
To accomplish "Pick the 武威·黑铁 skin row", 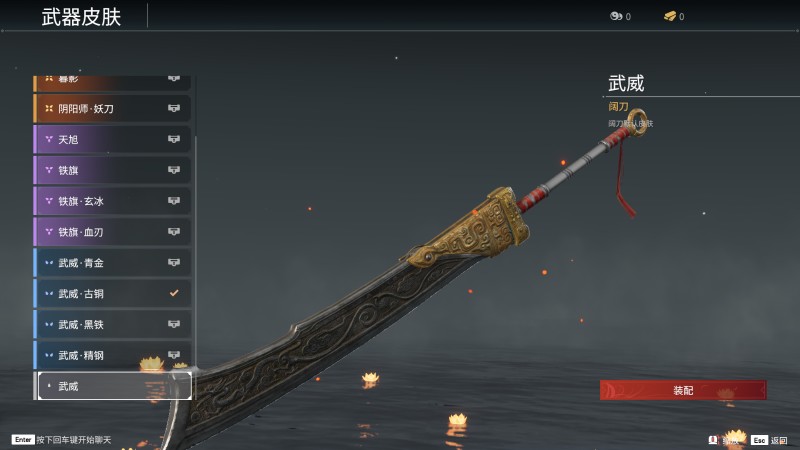I will (112, 325).
